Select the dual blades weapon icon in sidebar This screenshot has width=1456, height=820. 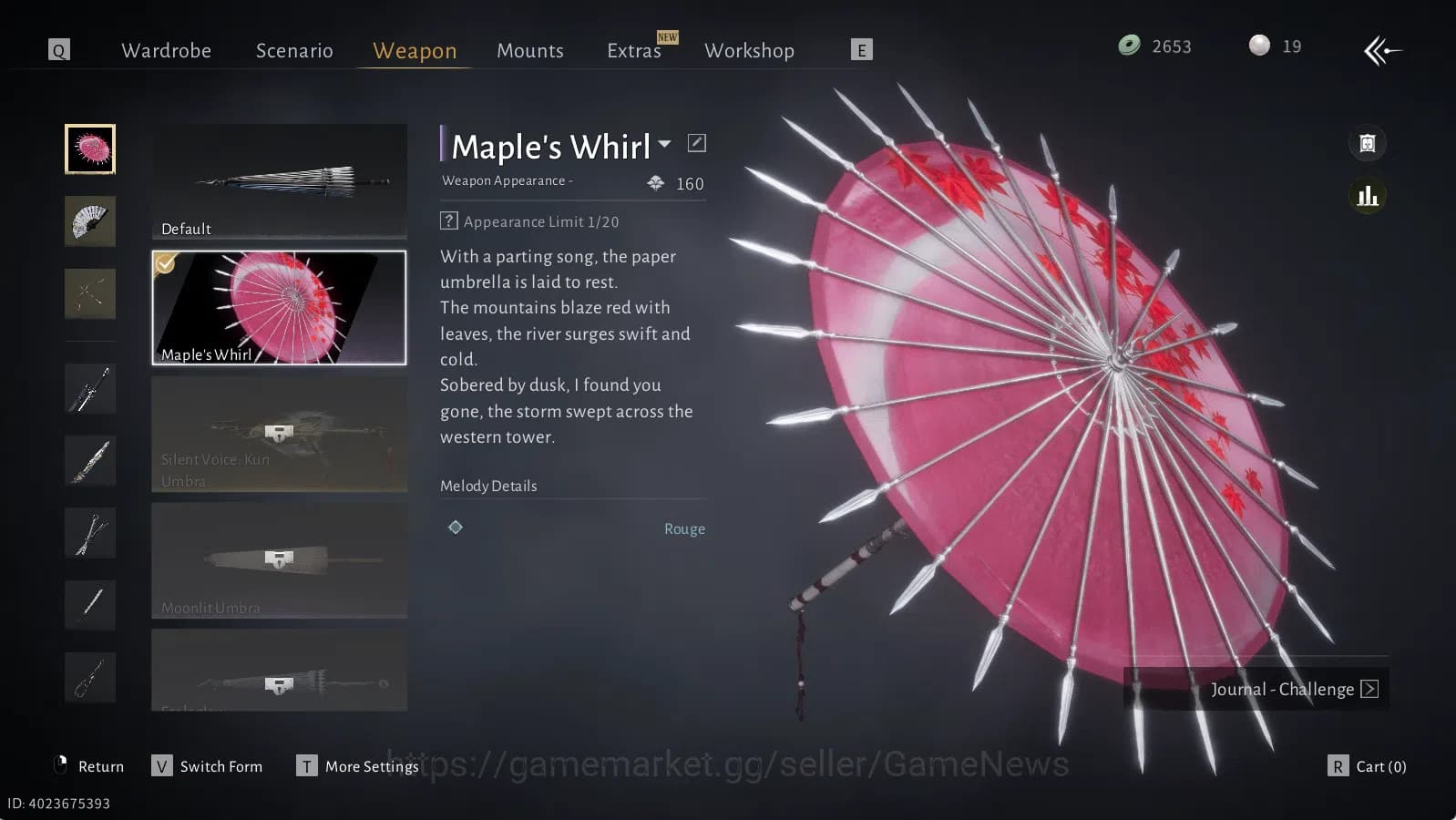click(89, 293)
